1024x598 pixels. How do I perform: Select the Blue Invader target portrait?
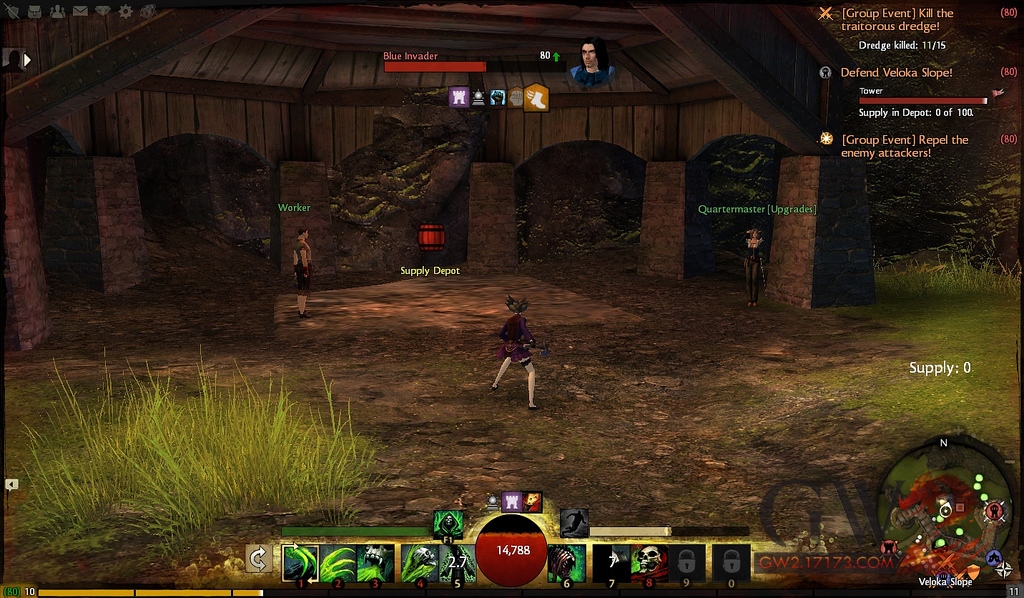[591, 61]
